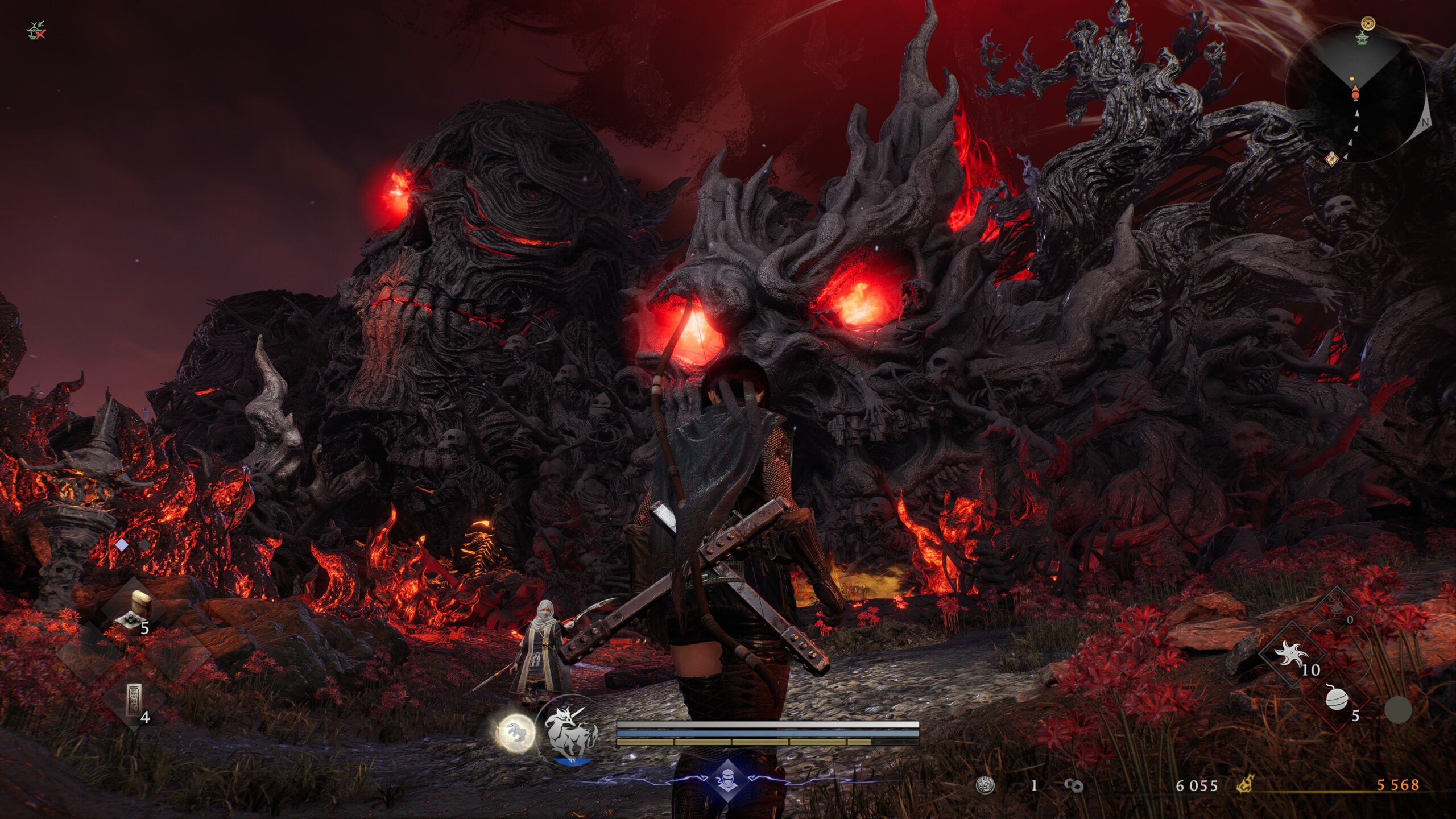This screenshot has height=819, width=1456.
Task: Click the glowing spirit orb icon
Action: pos(515,732)
